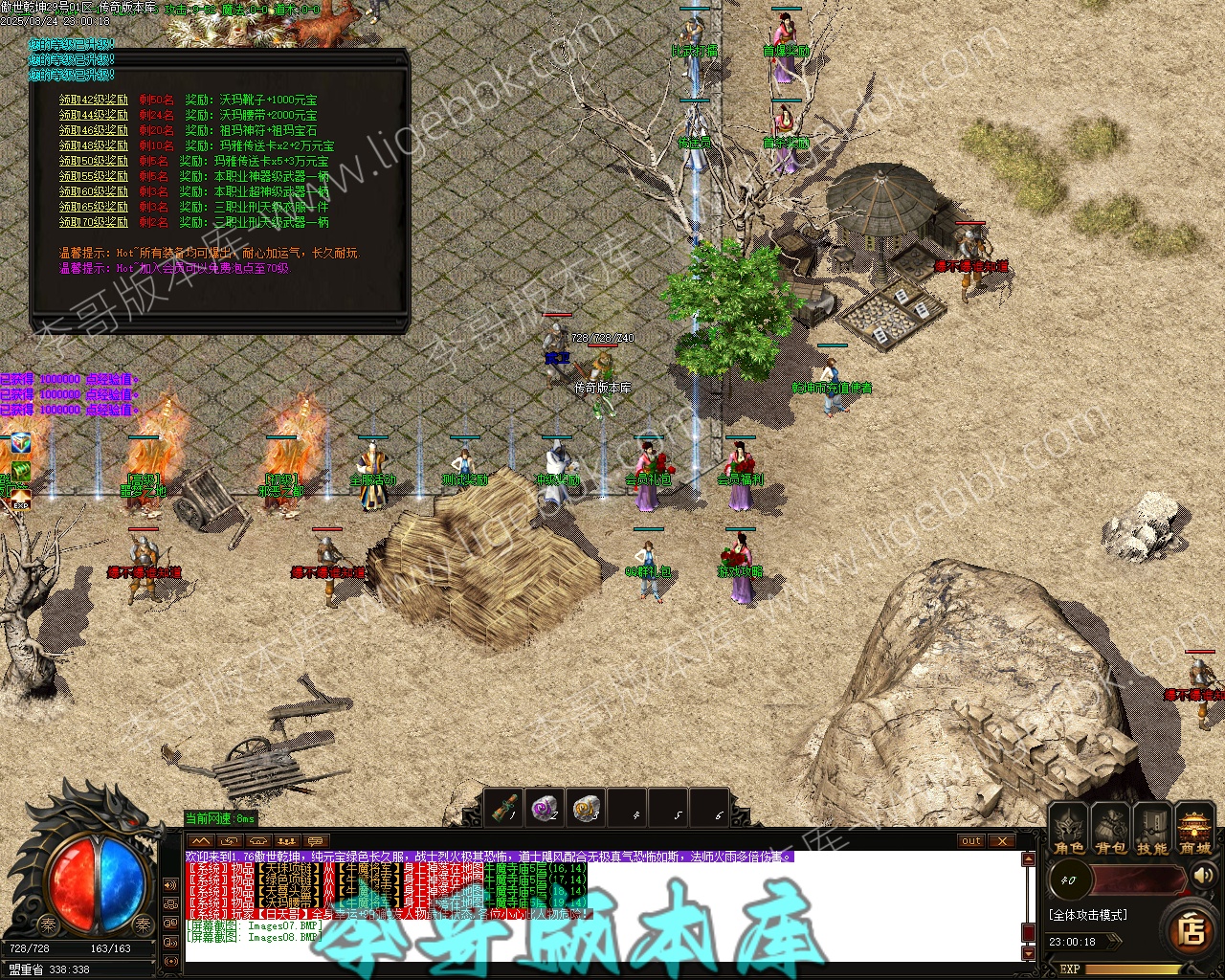Click the chat scrollbar down arrow
1225x980 pixels.
(1029, 953)
